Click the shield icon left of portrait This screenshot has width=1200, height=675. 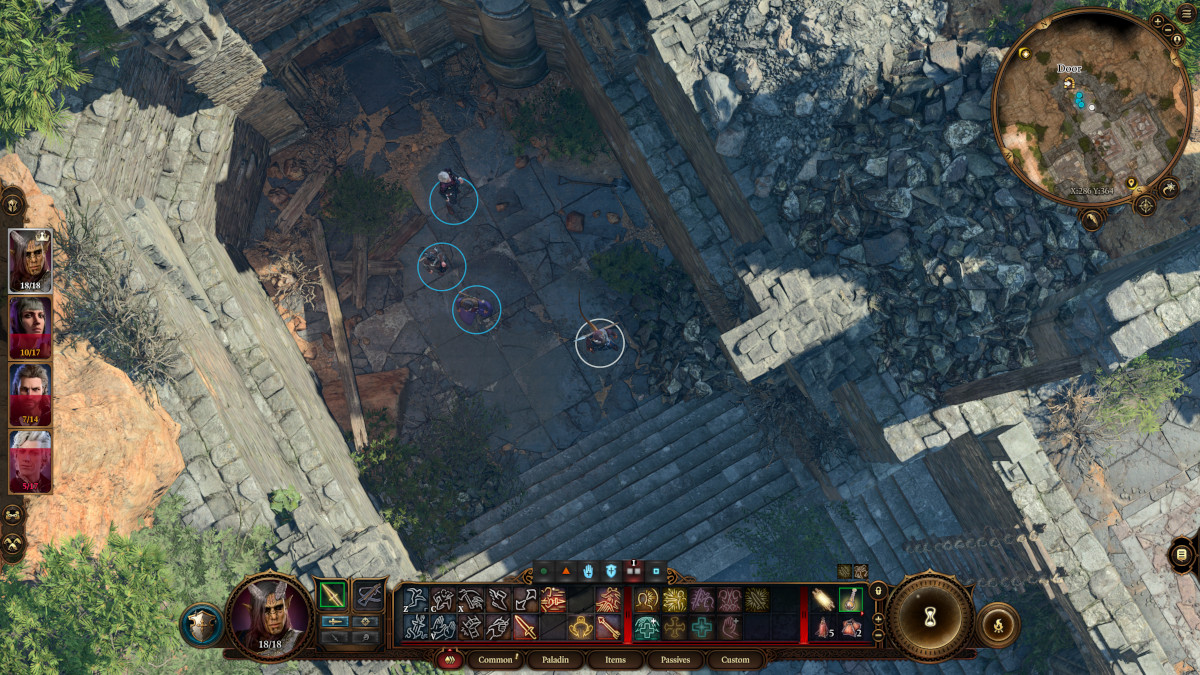(x=202, y=624)
